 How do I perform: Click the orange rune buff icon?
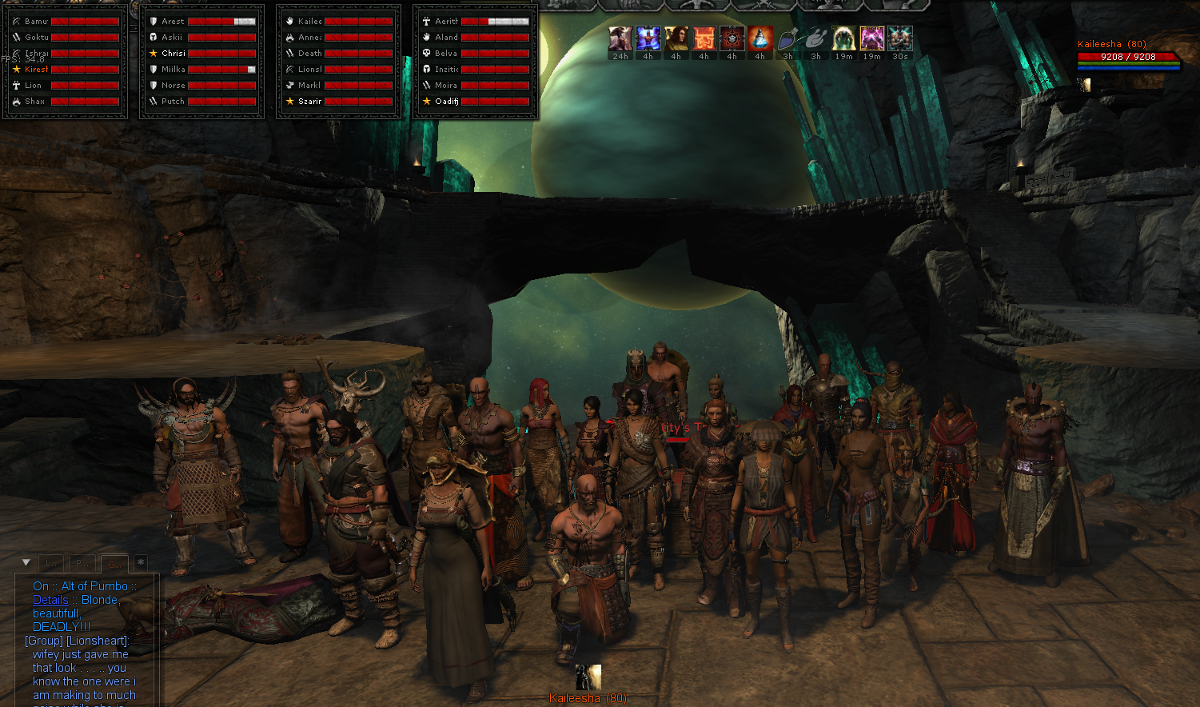click(x=704, y=39)
